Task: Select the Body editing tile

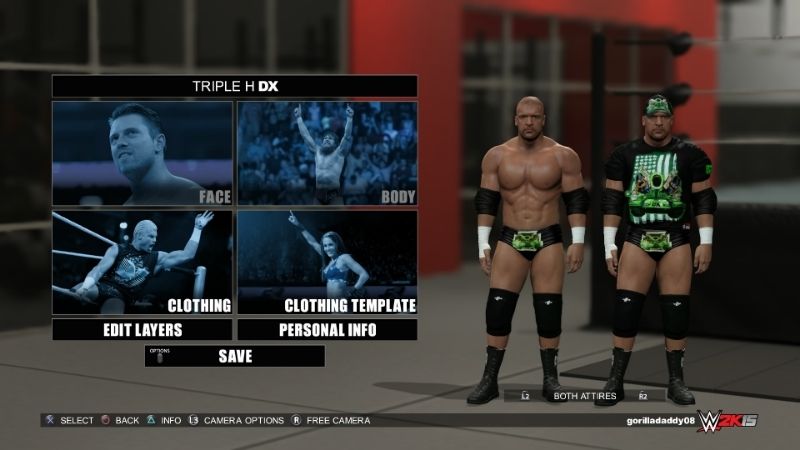Action: coord(327,153)
